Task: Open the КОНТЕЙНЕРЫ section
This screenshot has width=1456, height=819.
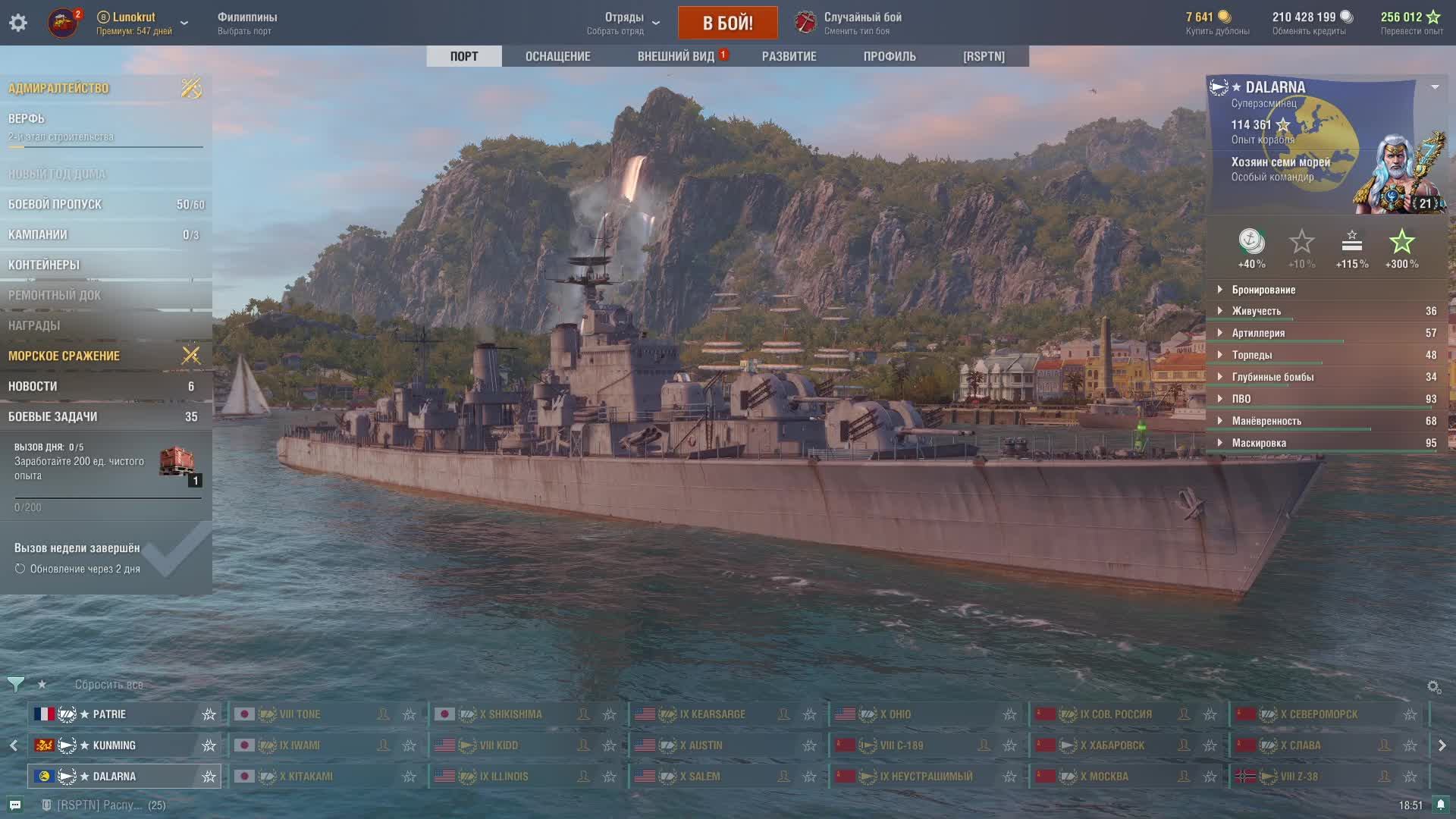Action: click(44, 265)
